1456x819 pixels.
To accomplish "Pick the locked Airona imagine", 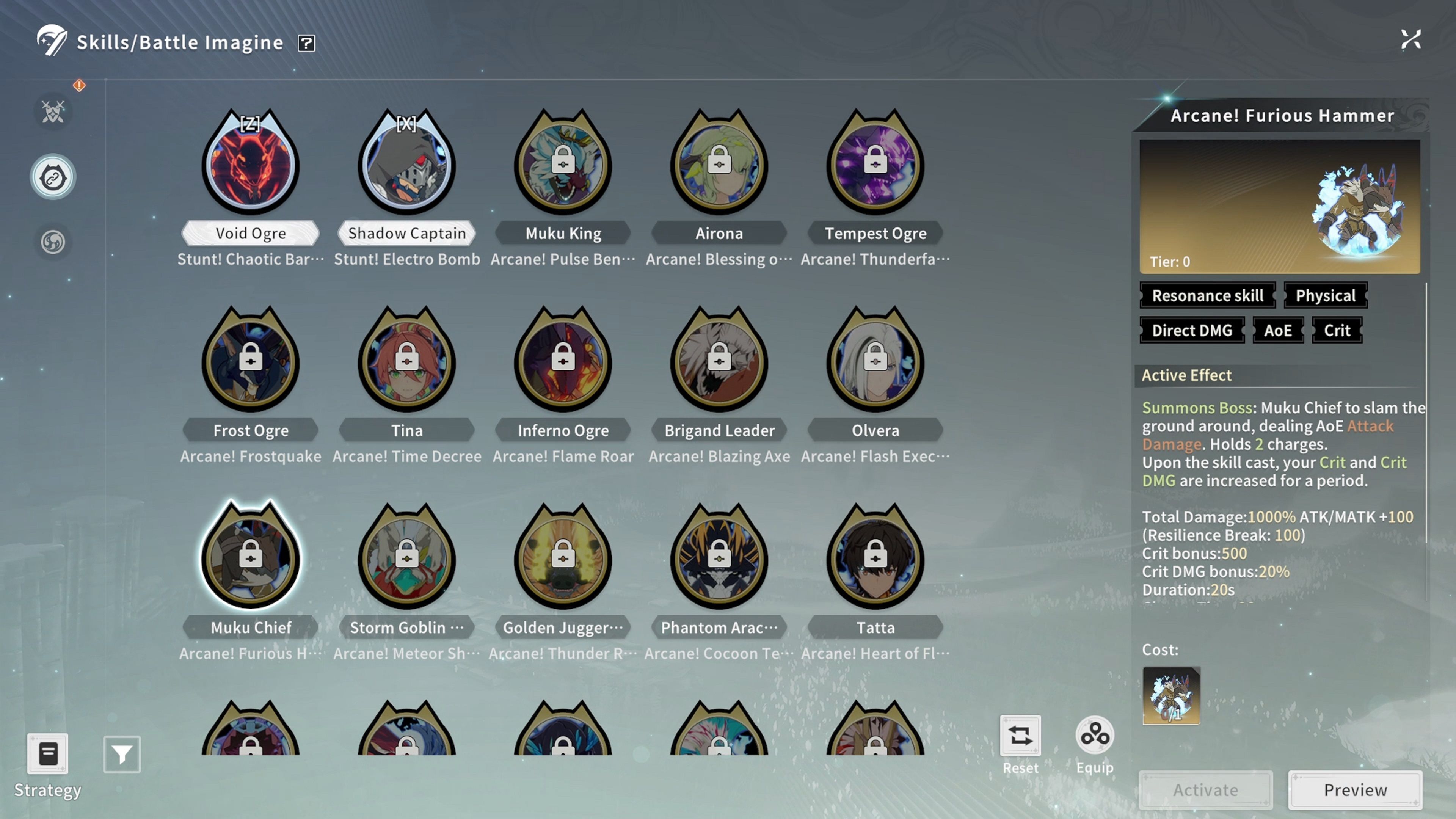I will tap(719, 164).
